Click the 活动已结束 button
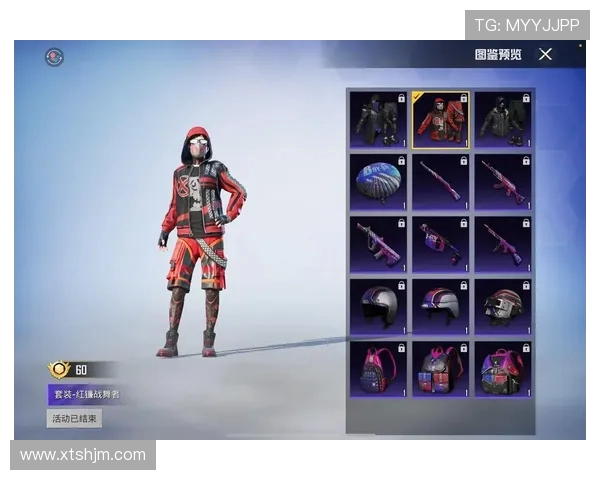The image size is (600, 480). coord(74,418)
